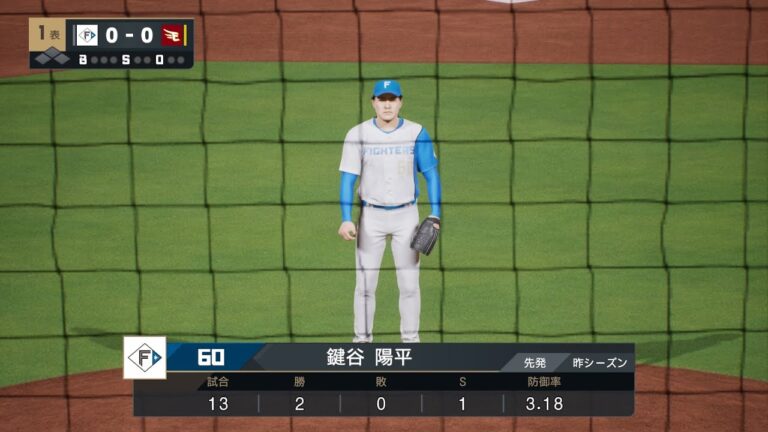Click the Eagles team logo in the scoreboard
The width and height of the screenshot is (768, 432).
coord(173,35)
